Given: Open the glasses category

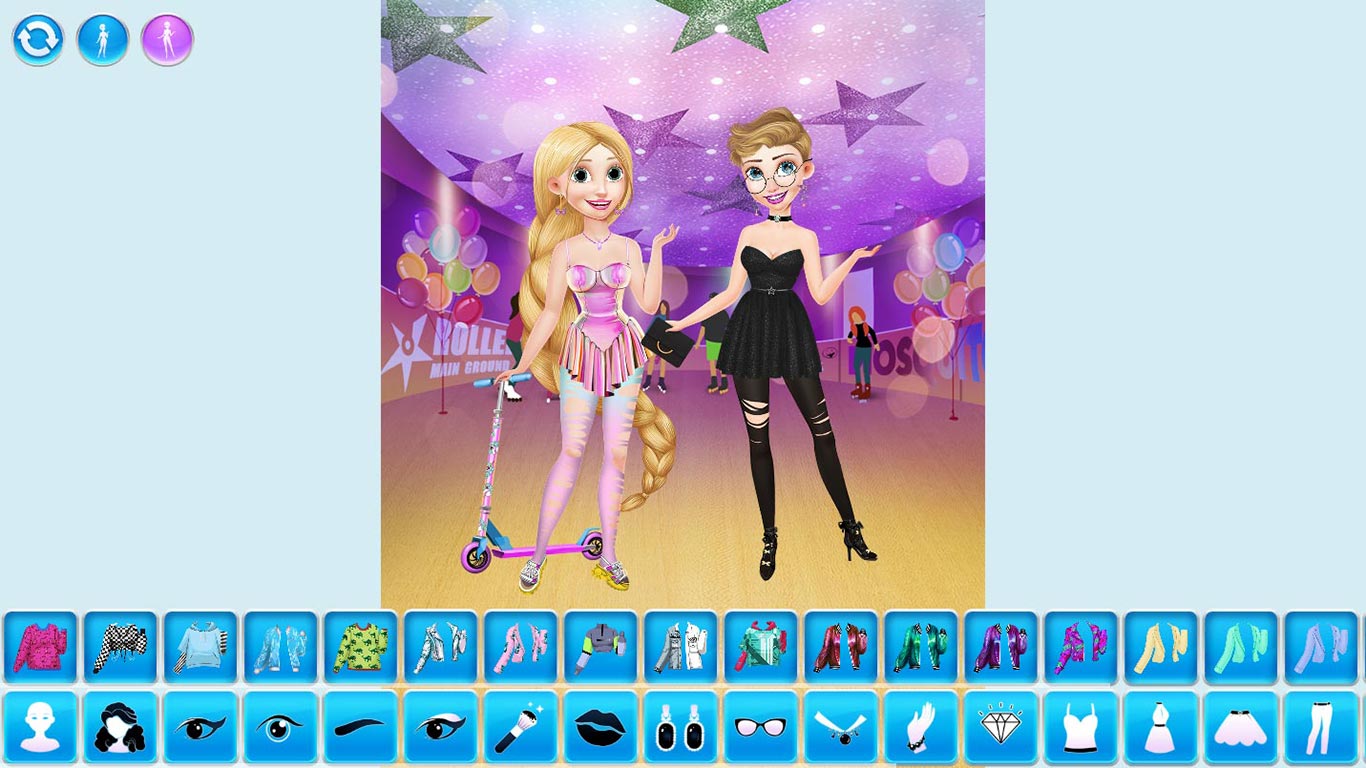Looking at the screenshot, I should pos(759,728).
